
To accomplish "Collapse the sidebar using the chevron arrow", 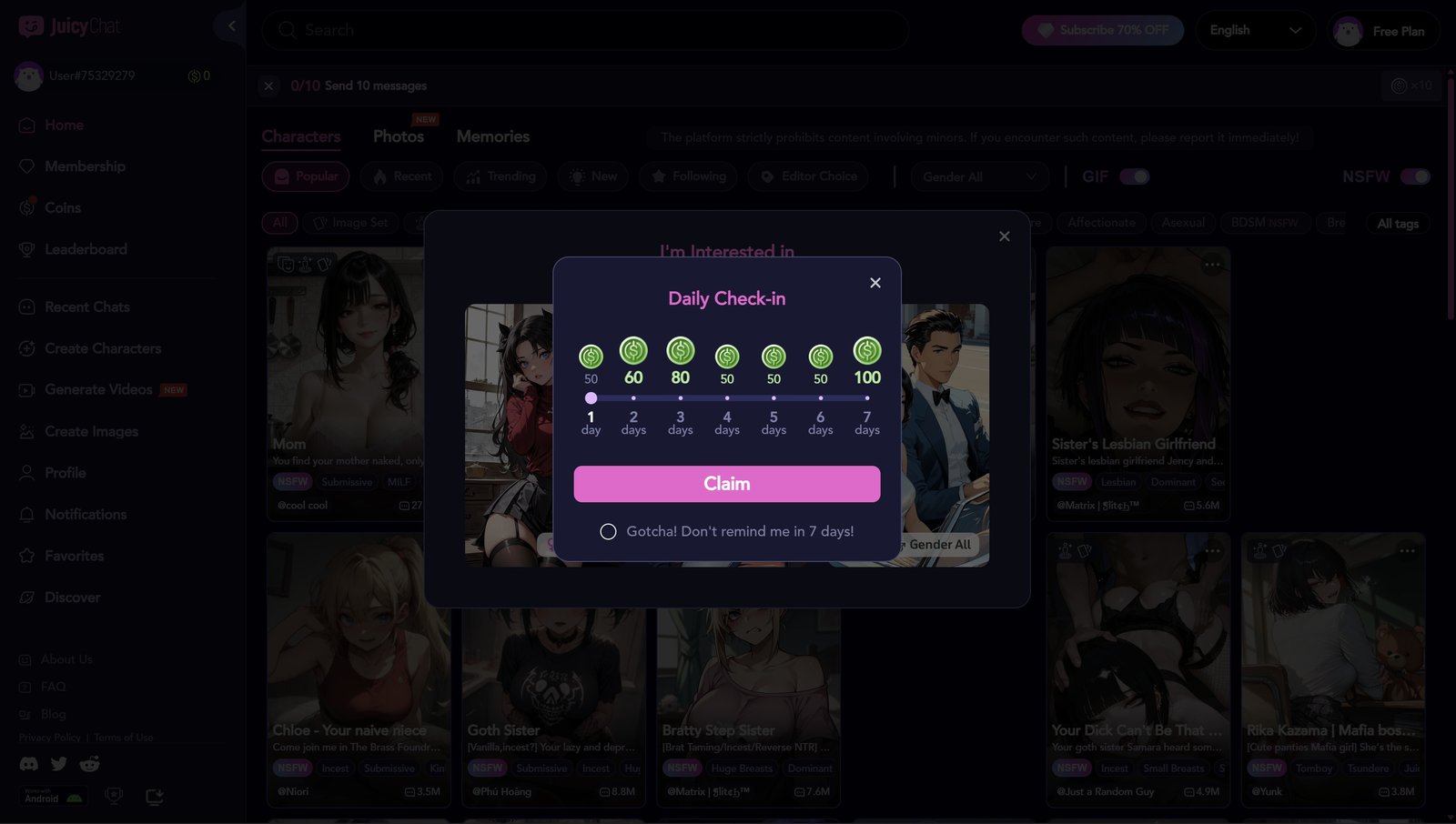I will [230, 25].
